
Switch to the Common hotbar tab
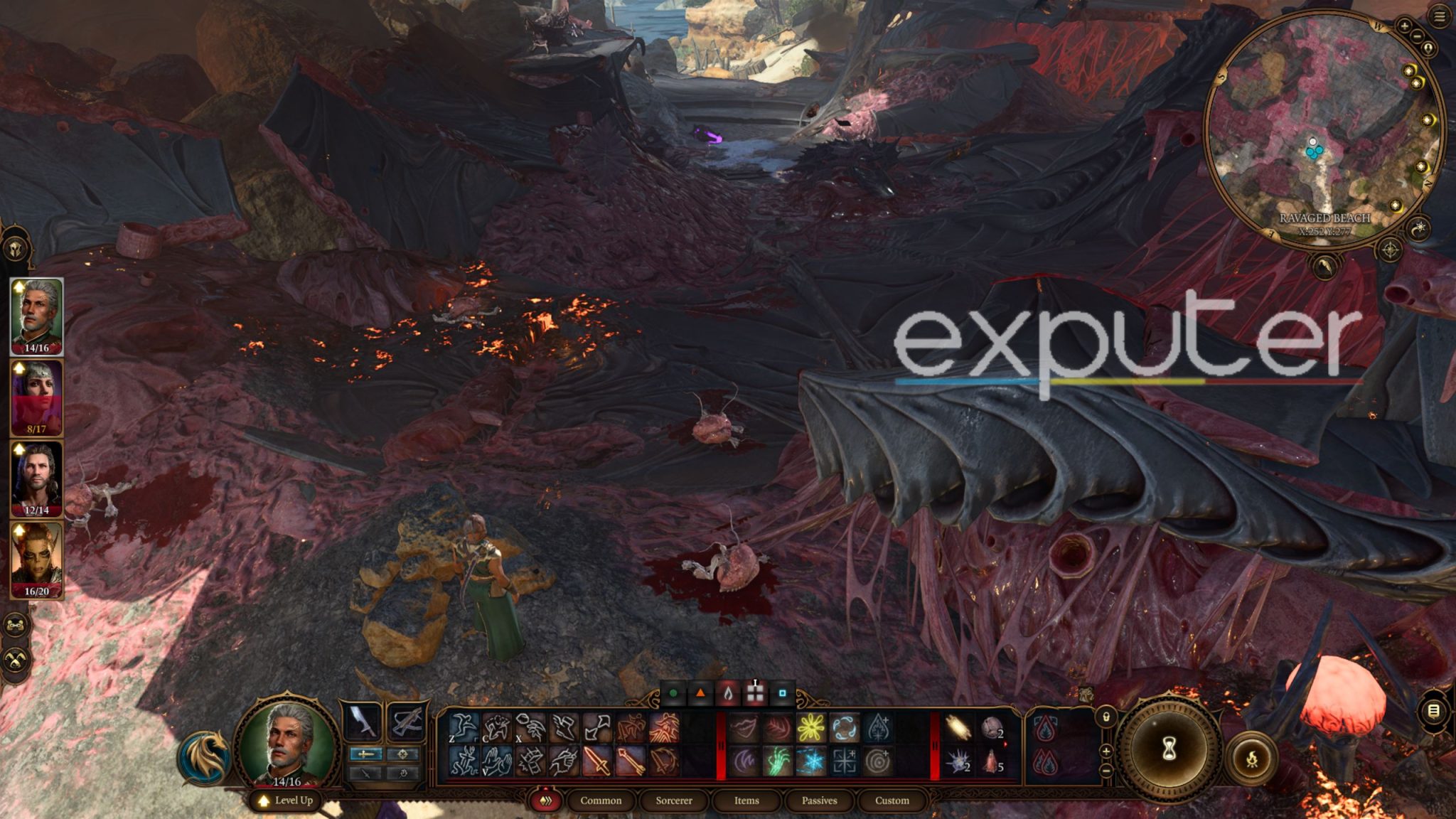pos(601,801)
